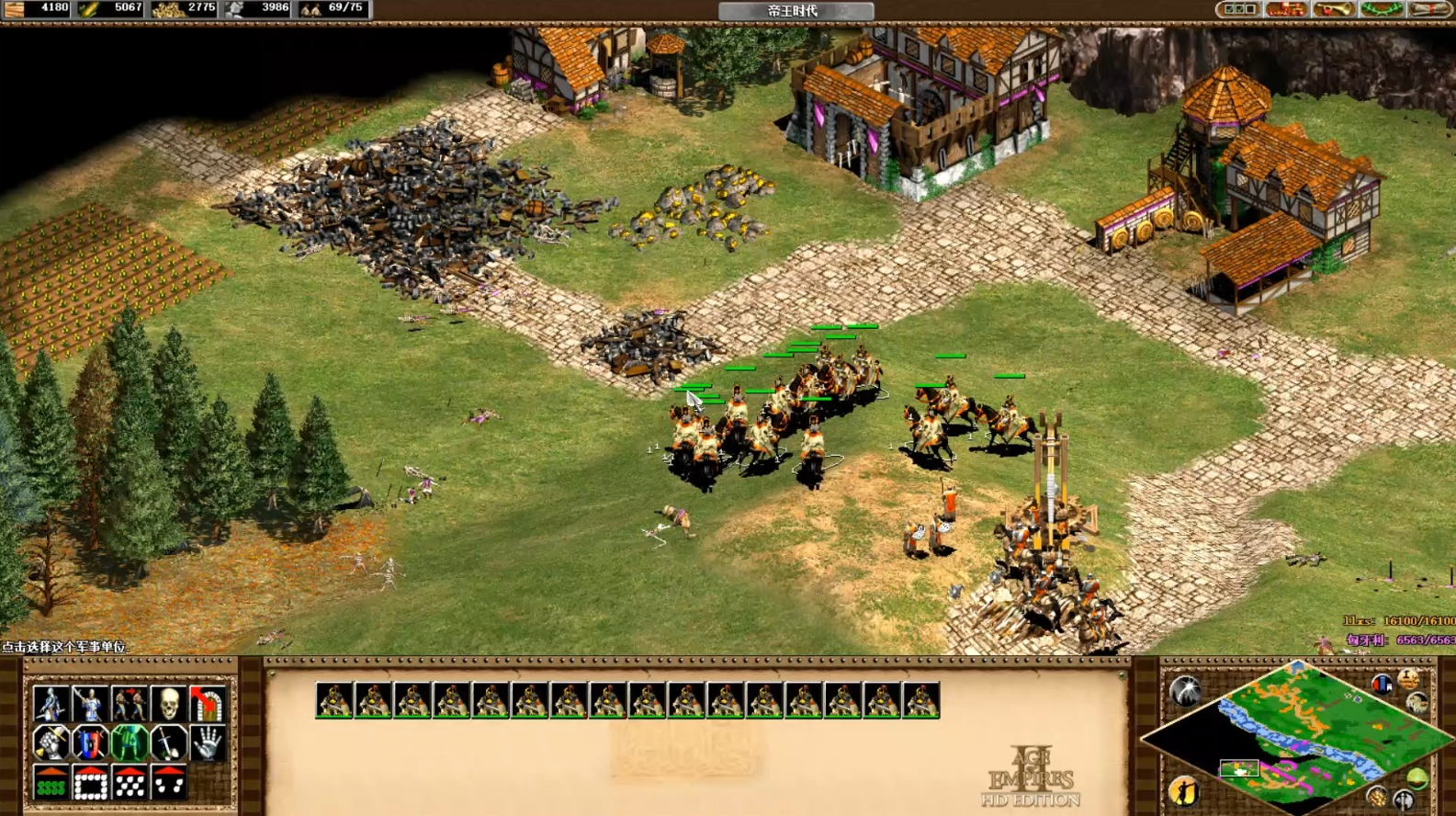Find the idle villager button
Screen dimensions: 1456x816
1184,790
